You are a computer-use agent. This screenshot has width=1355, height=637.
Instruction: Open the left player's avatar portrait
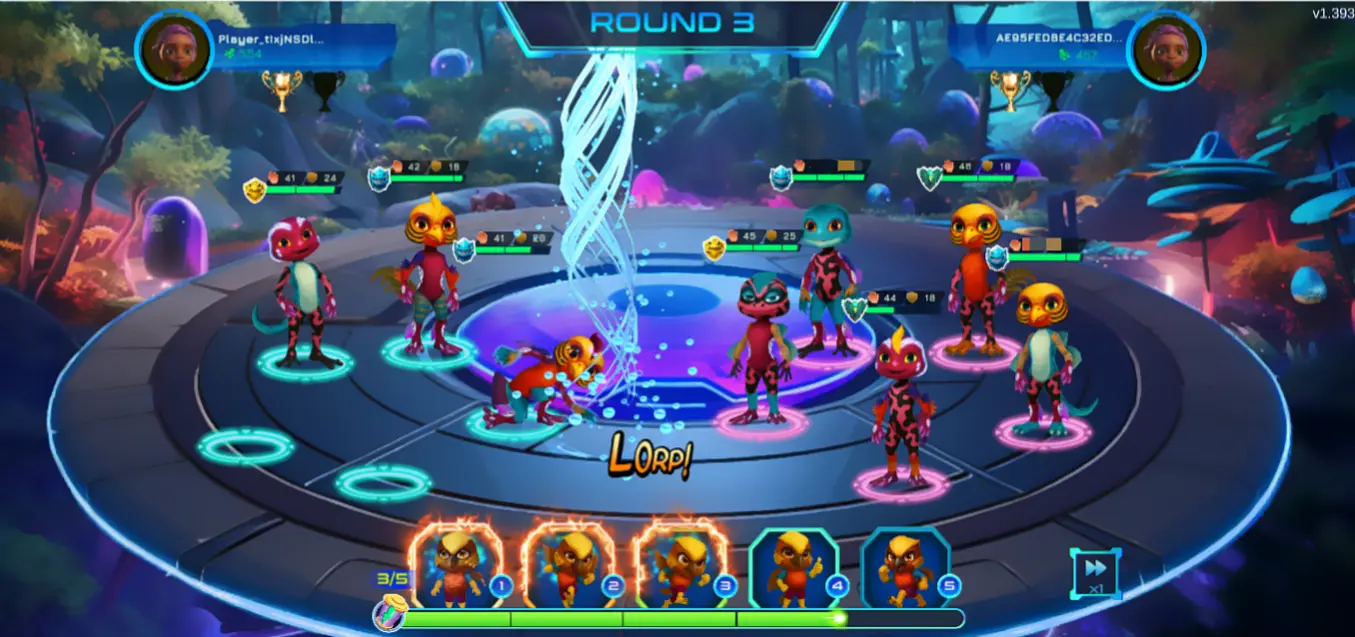pyautogui.click(x=174, y=50)
